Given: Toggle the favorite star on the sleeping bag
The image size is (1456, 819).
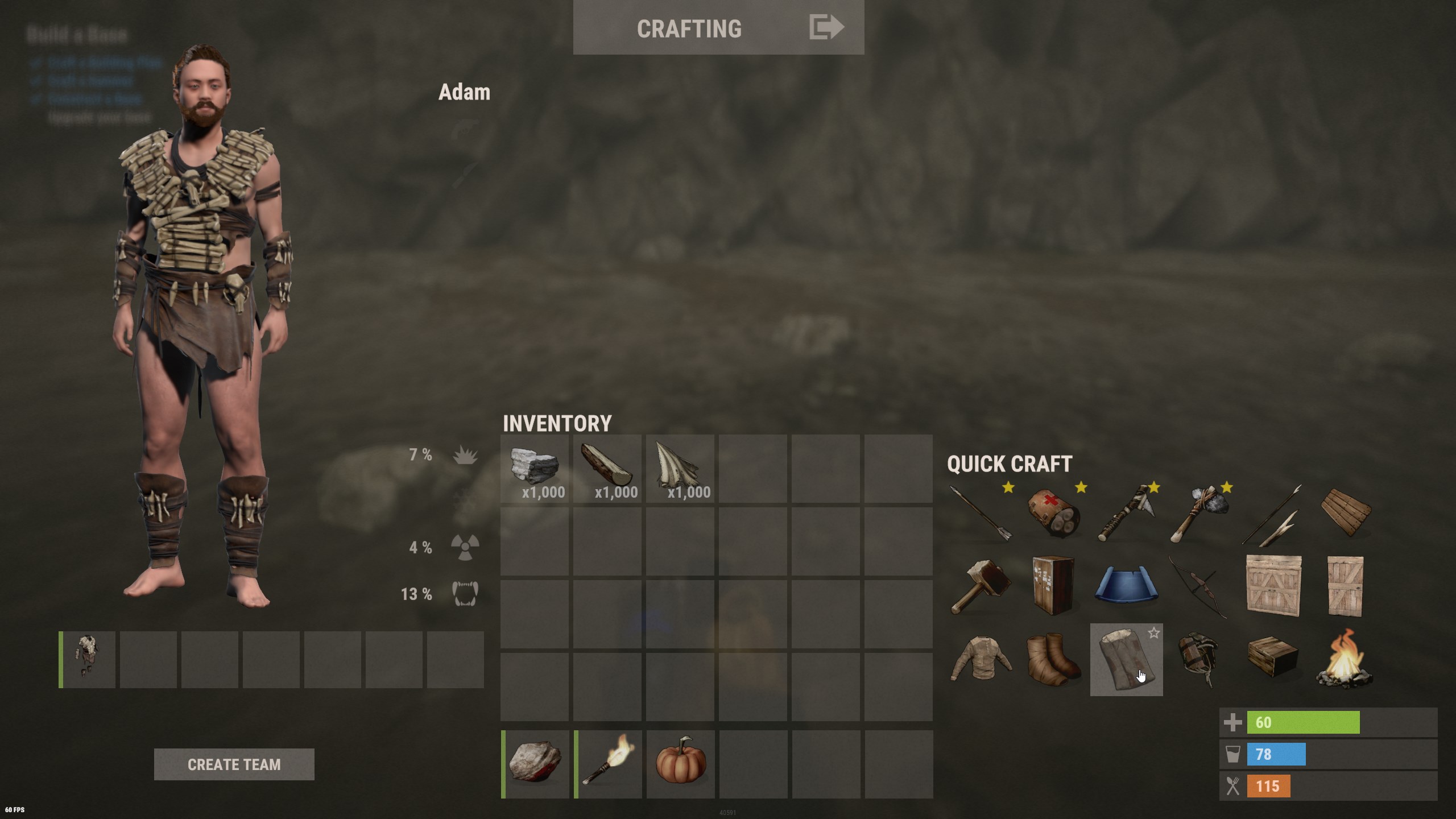Looking at the screenshot, I should tap(1153, 633).
